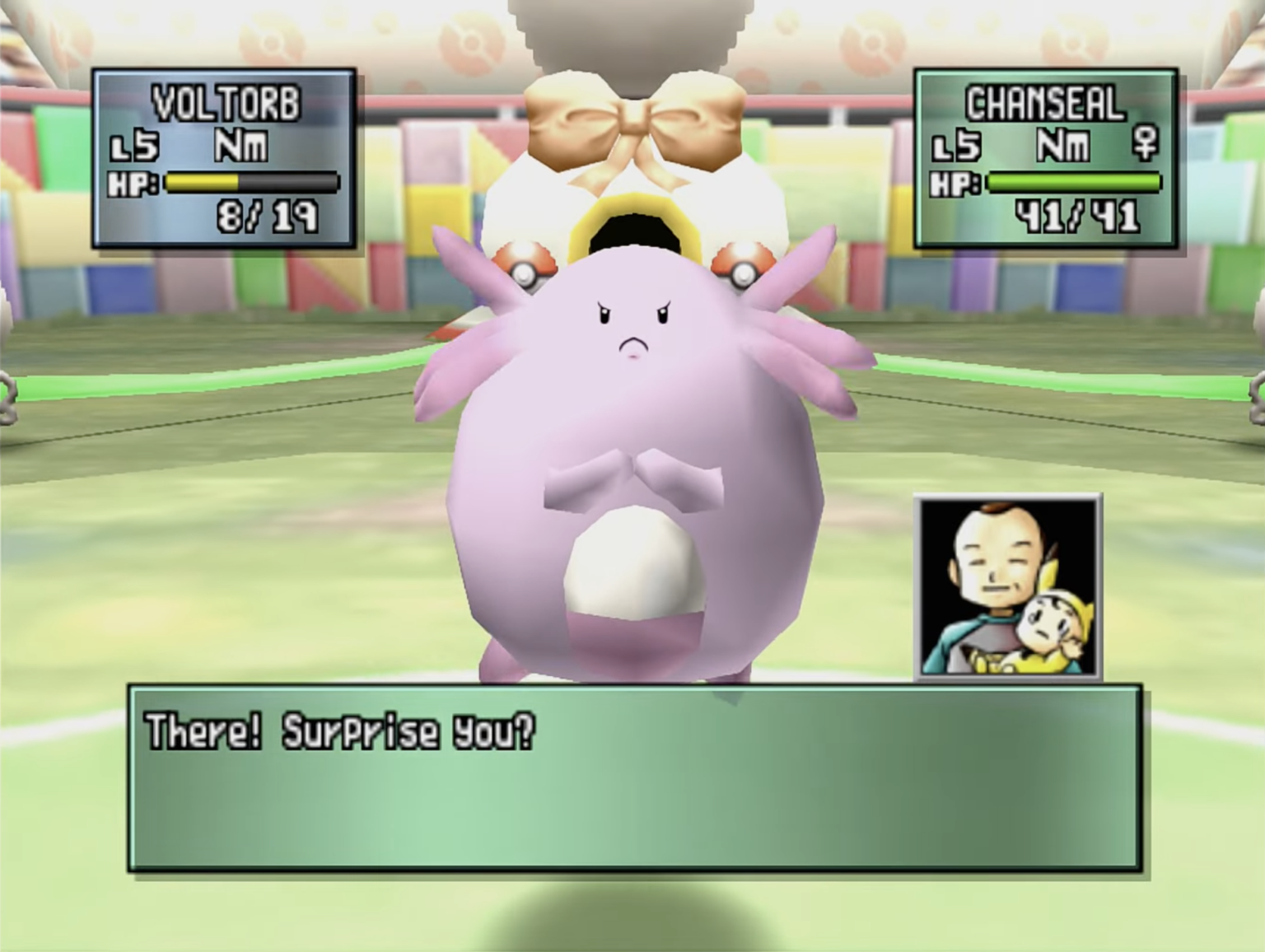Select the Chanseal status panel
The height and width of the screenshot is (952, 1265).
pyautogui.click(x=1045, y=158)
